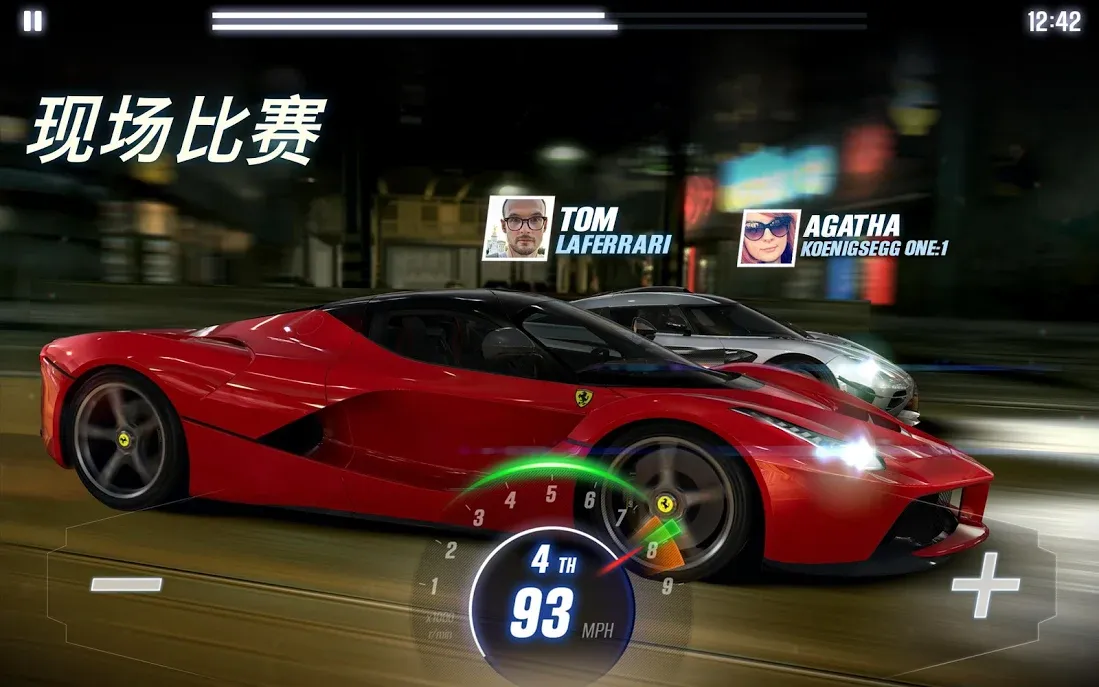Viewport: 1099px width, 687px height.
Task: Tap the minus downshift paddle
Action: 126,584
